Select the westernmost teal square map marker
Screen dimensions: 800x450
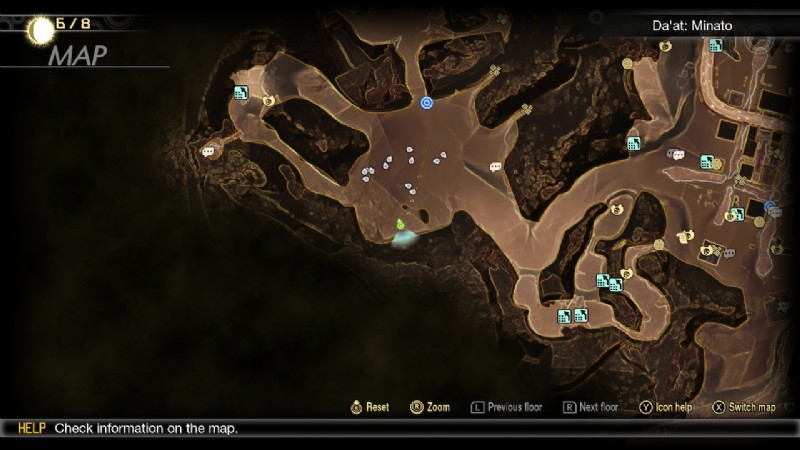pyautogui.click(x=241, y=93)
